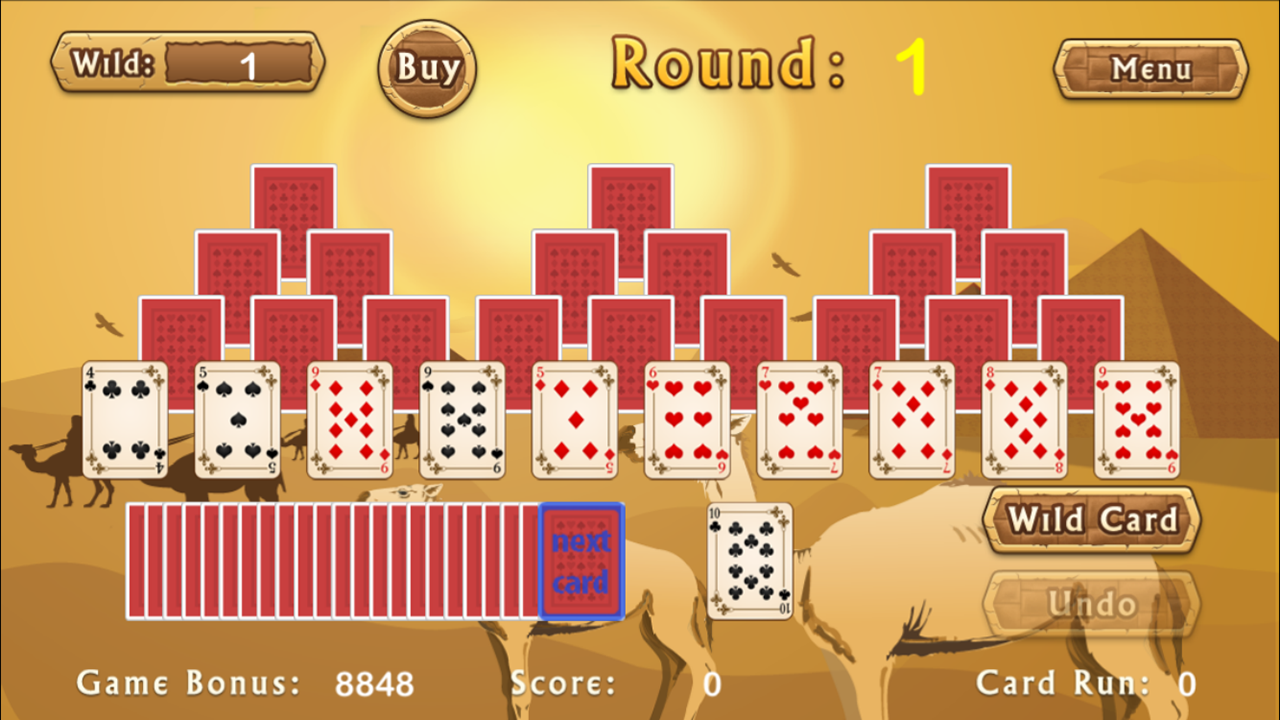Image resolution: width=1280 pixels, height=720 pixels.
Task: Select the 9 of hearts card
Action: point(1136,420)
